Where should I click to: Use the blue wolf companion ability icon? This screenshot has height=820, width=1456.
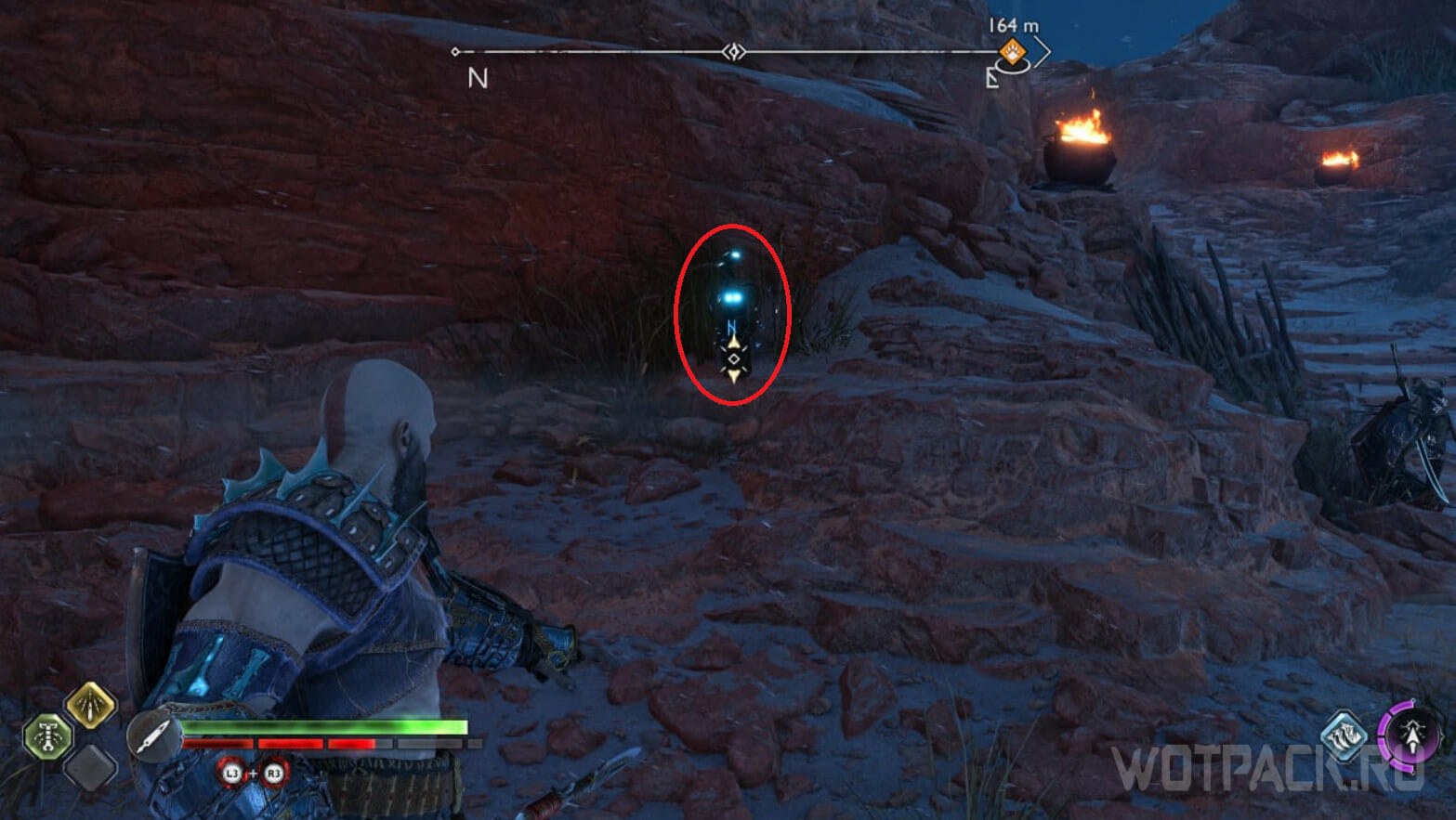tap(1345, 736)
